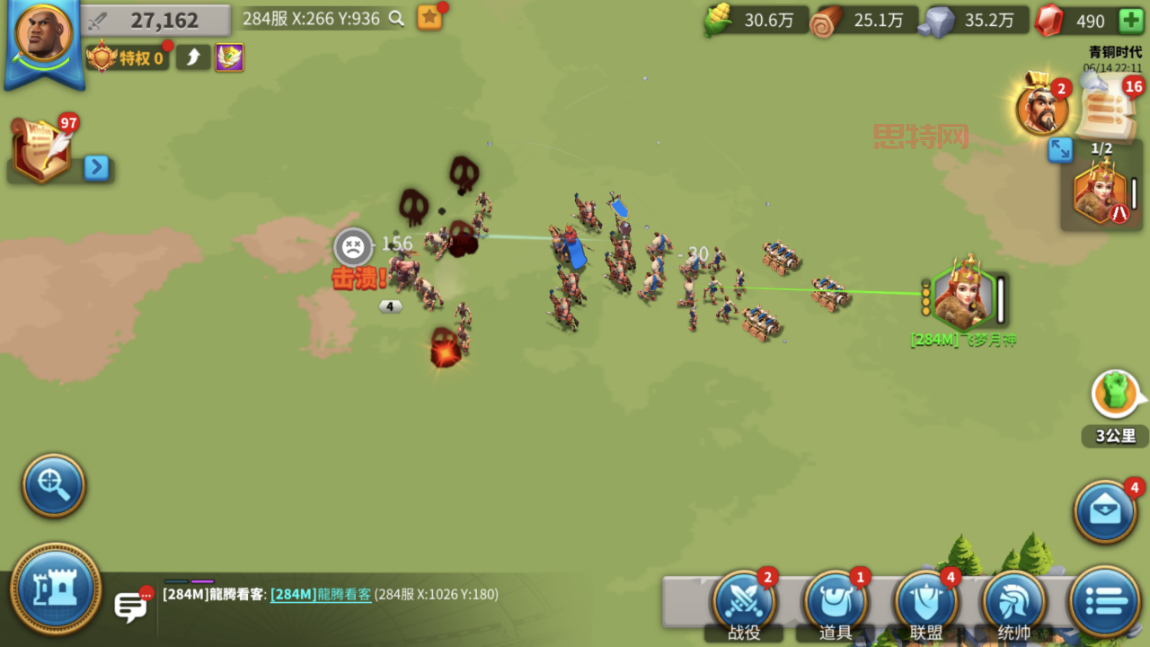This screenshot has width=1150, height=647.
Task: Open the 统帅 commander menu
Action: pos(1014,603)
